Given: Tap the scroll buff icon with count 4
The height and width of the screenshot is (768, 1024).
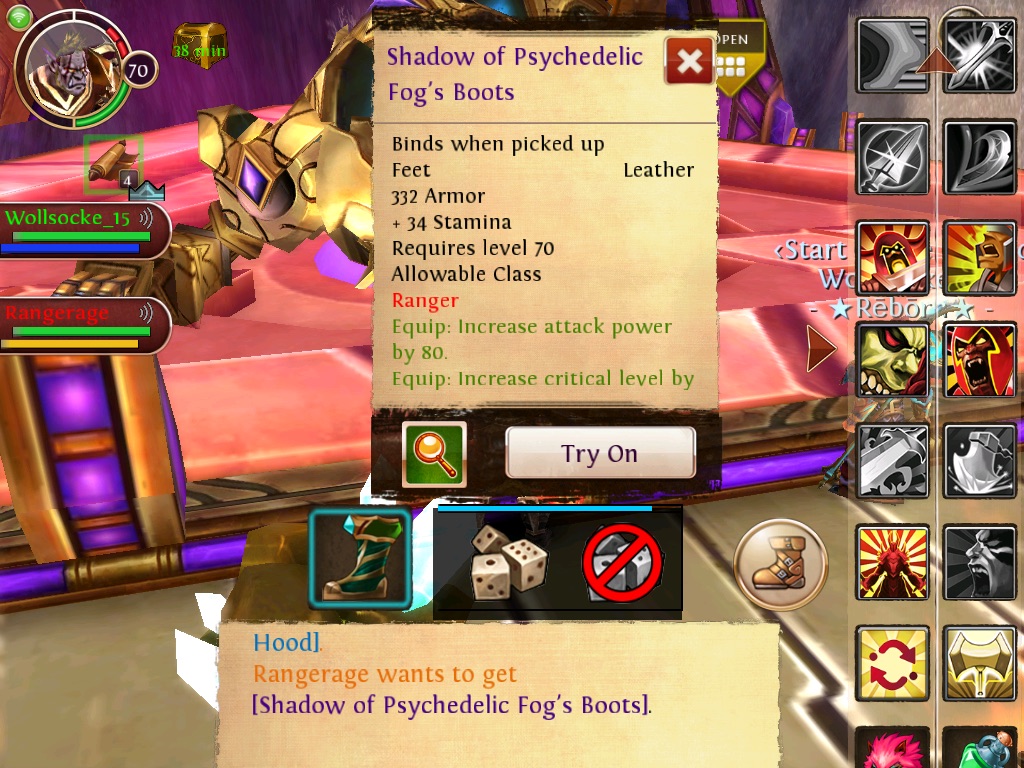Looking at the screenshot, I should pyautogui.click(x=113, y=162).
